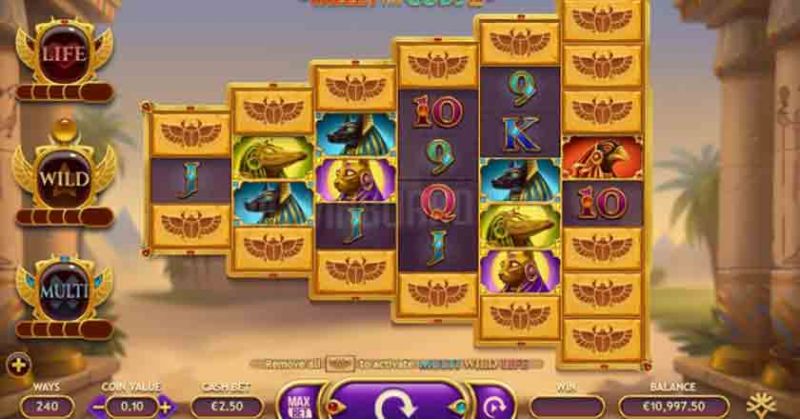The image size is (800, 420).
Task: Open the plus menu button in the corner
Action: (x=17, y=364)
